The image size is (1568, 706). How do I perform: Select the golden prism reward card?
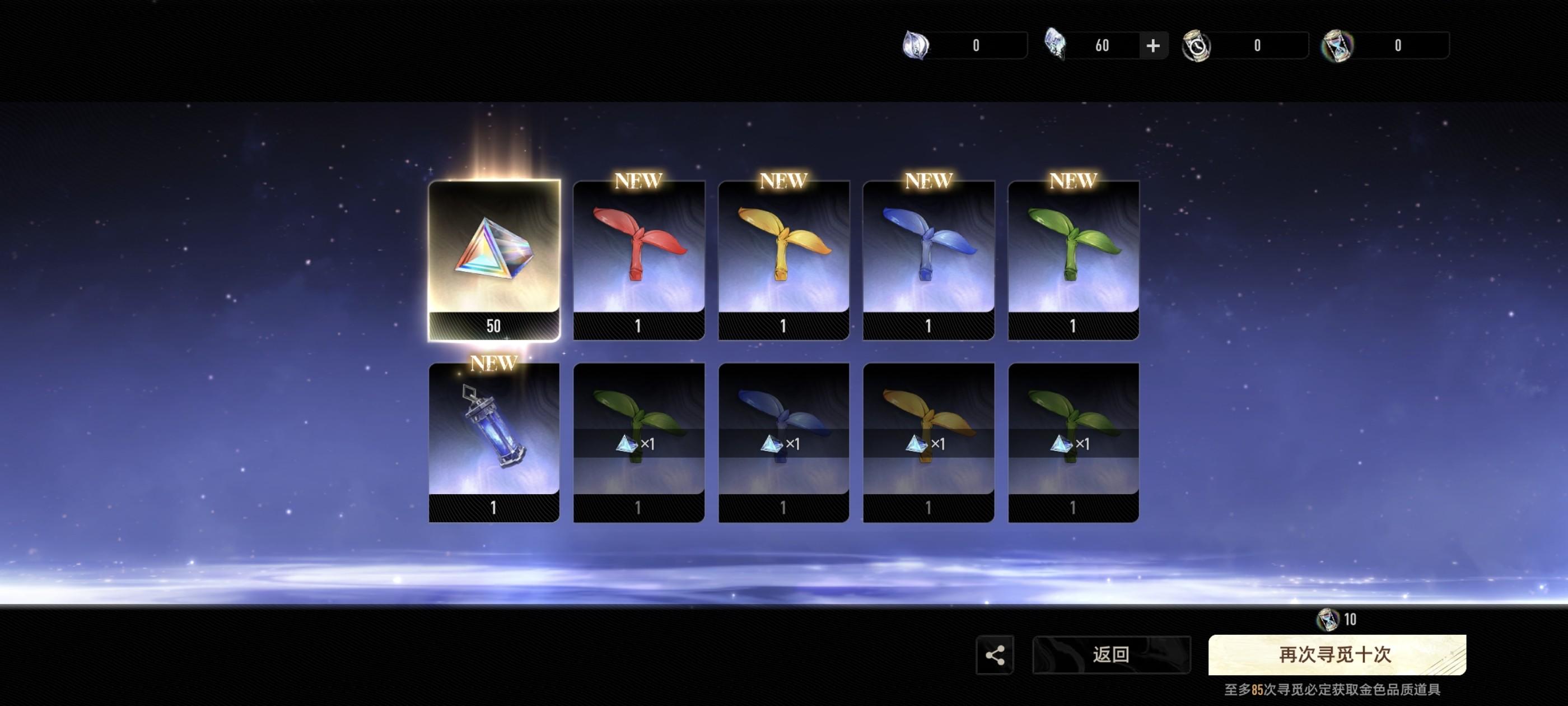494,259
